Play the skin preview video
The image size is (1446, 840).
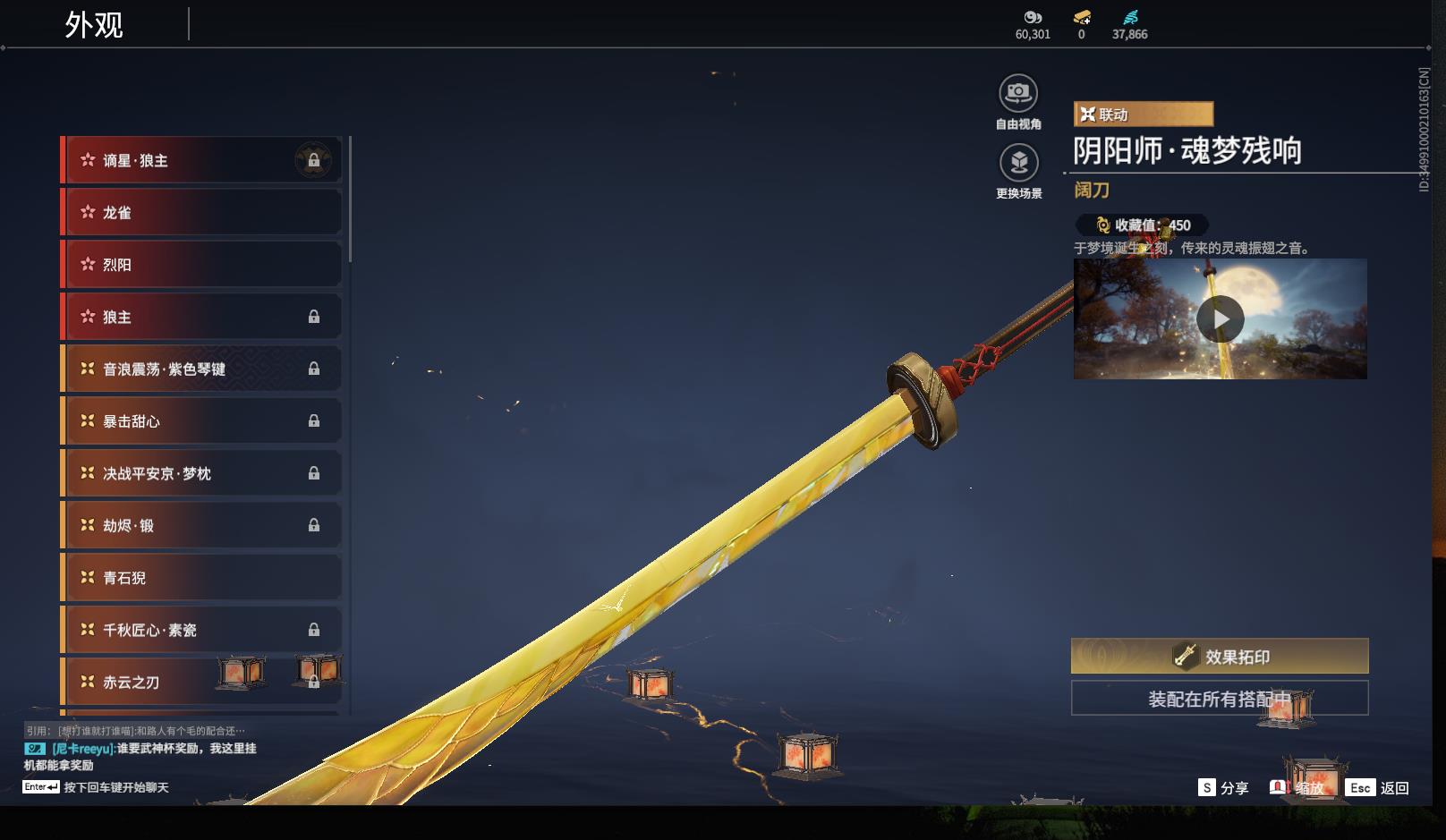(1220, 319)
